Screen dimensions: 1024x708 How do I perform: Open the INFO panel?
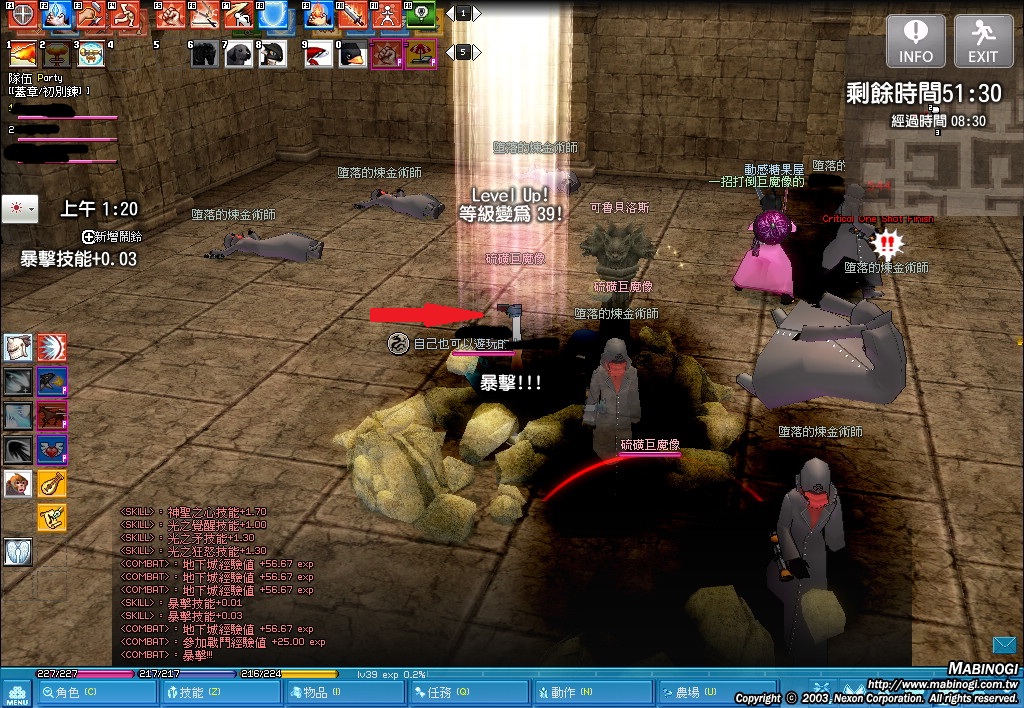(916, 41)
